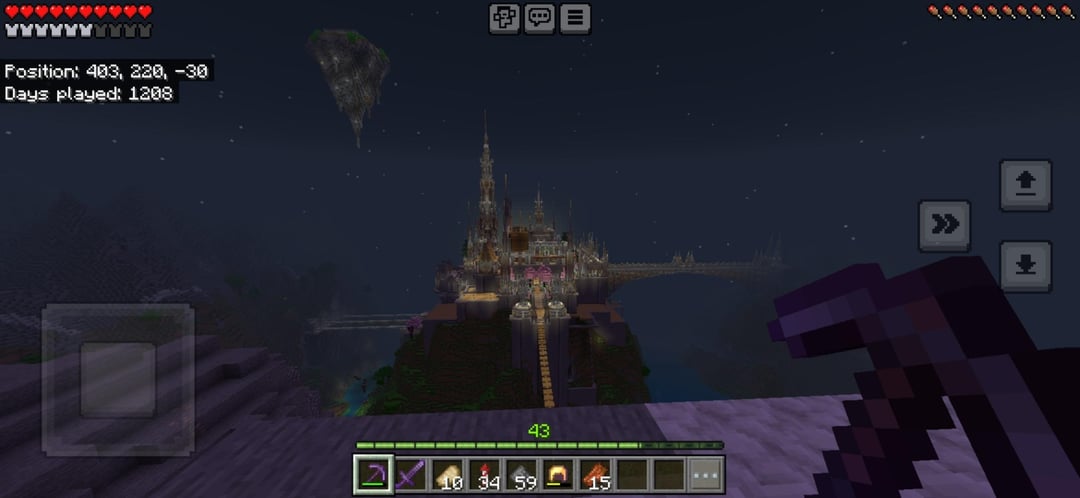This screenshot has width=1080, height=498.
Task: Tap the fly-up arrow button
Action: [x=1025, y=185]
